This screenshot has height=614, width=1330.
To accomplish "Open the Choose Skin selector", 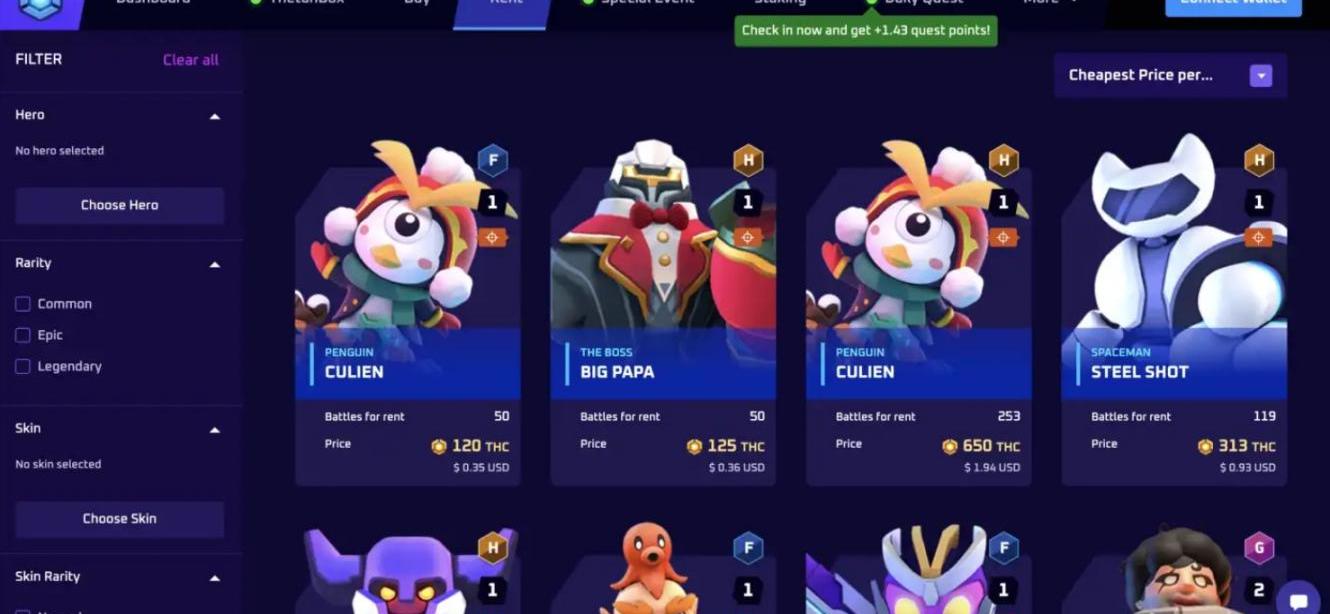I will tap(119, 519).
